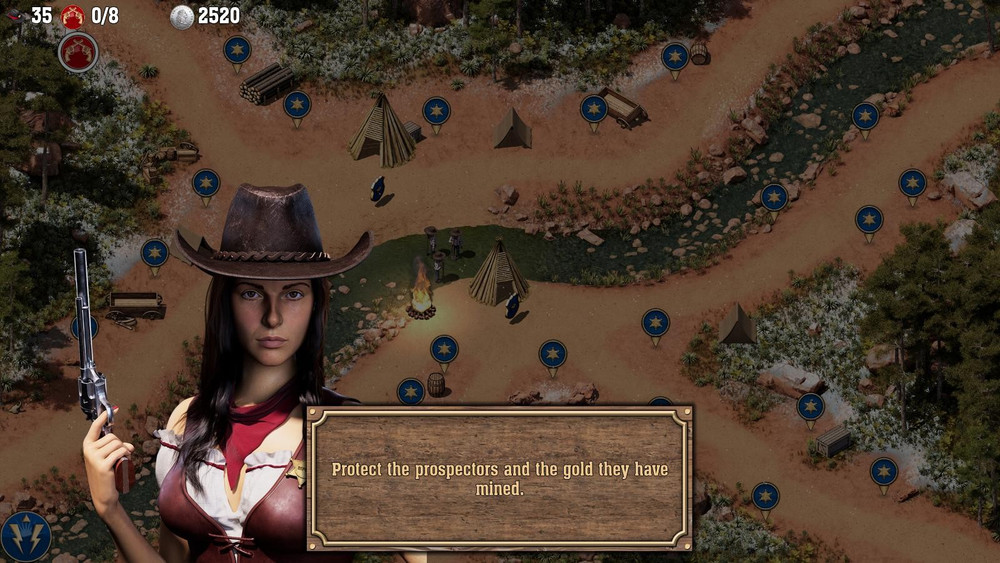
Task: Select the star build spot above the wooden crate
Action: [x=810, y=407]
